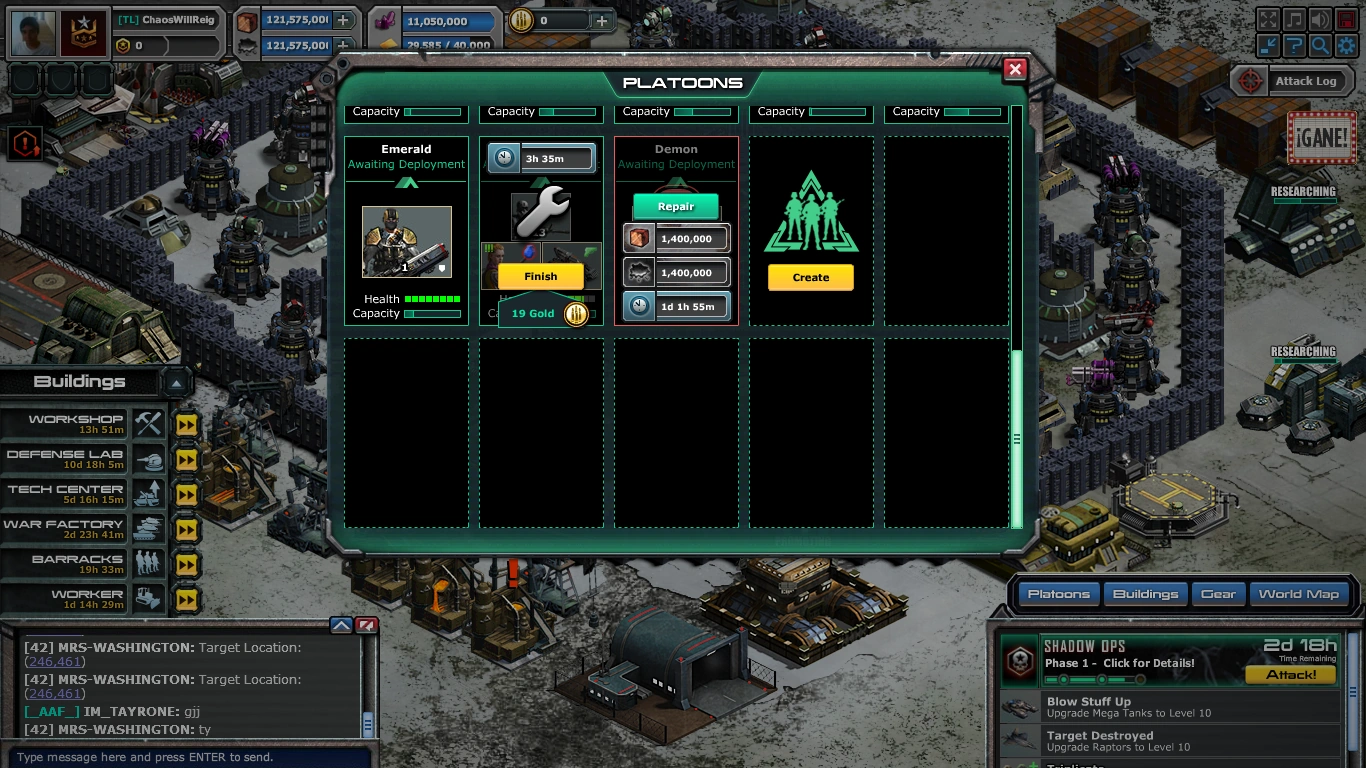1366x768 pixels.
Task: Speed up the Worker with double arrows
Action: click(186, 599)
